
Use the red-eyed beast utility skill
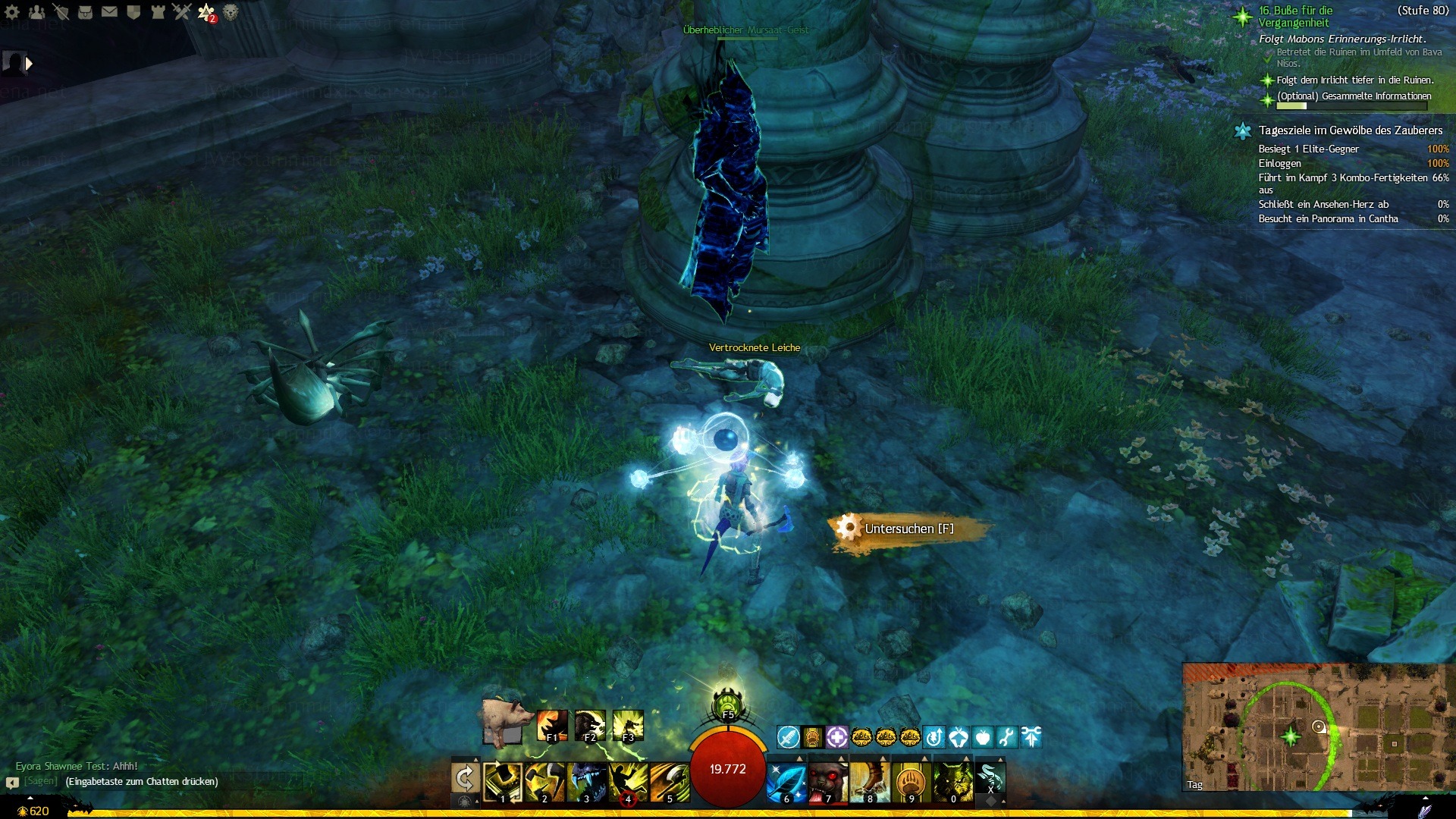click(x=827, y=781)
